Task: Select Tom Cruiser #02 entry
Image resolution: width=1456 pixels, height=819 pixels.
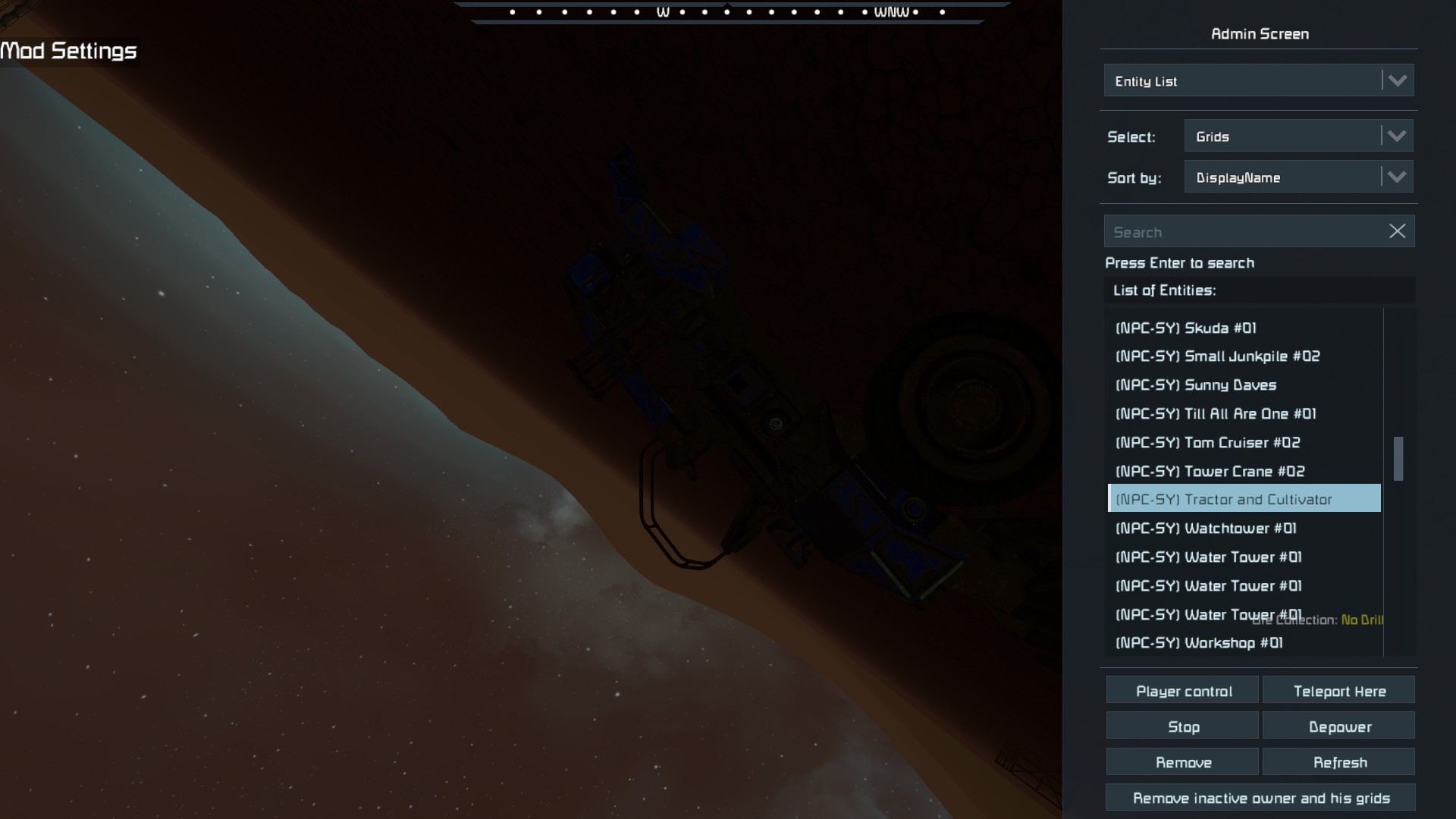Action: (x=1207, y=443)
